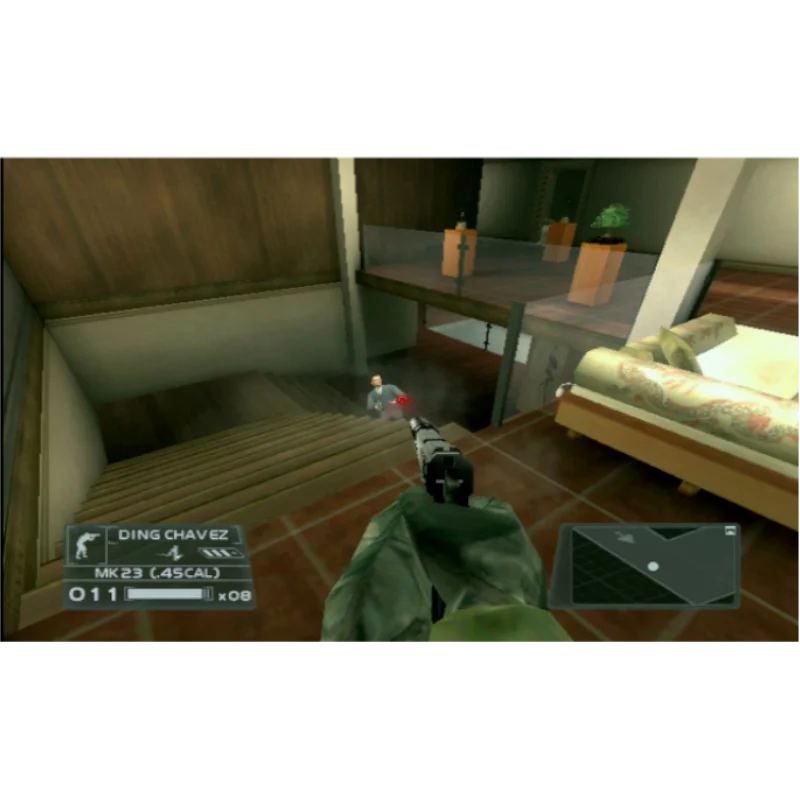Click the small icon in minimap corner
Image resolution: width=800 pixels, height=800 pixels.
click(731, 531)
